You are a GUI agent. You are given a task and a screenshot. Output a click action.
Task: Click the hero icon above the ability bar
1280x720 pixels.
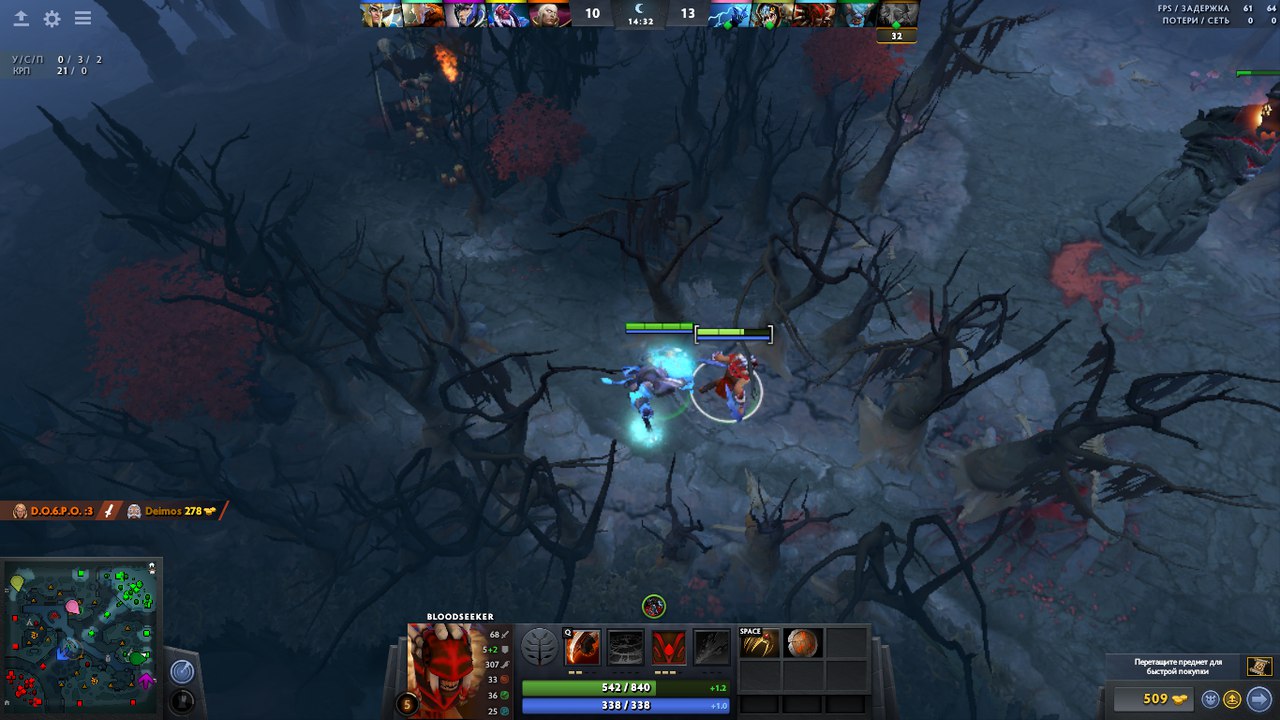point(653,606)
